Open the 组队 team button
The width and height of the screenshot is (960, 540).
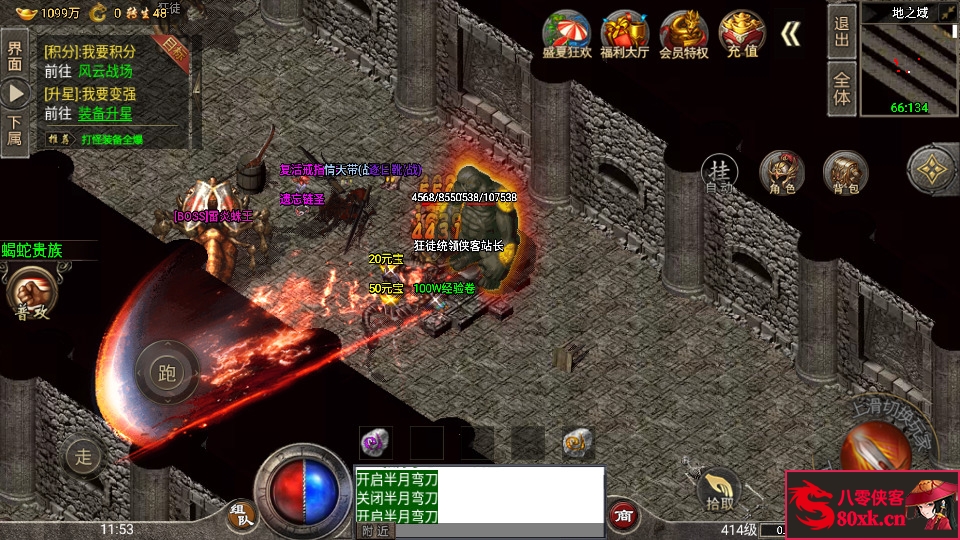[x=241, y=514]
